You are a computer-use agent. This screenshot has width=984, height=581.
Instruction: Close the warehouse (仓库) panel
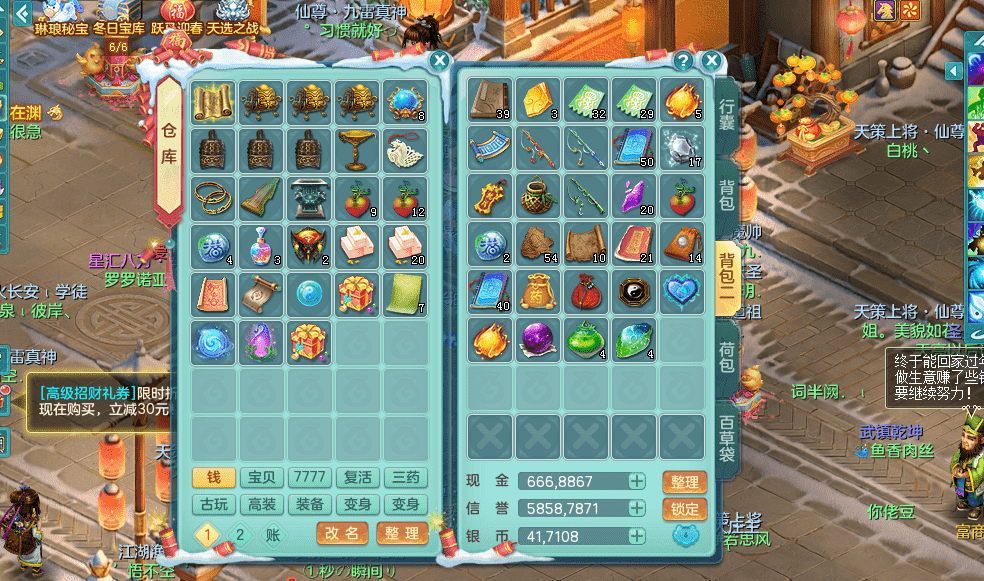tap(439, 61)
